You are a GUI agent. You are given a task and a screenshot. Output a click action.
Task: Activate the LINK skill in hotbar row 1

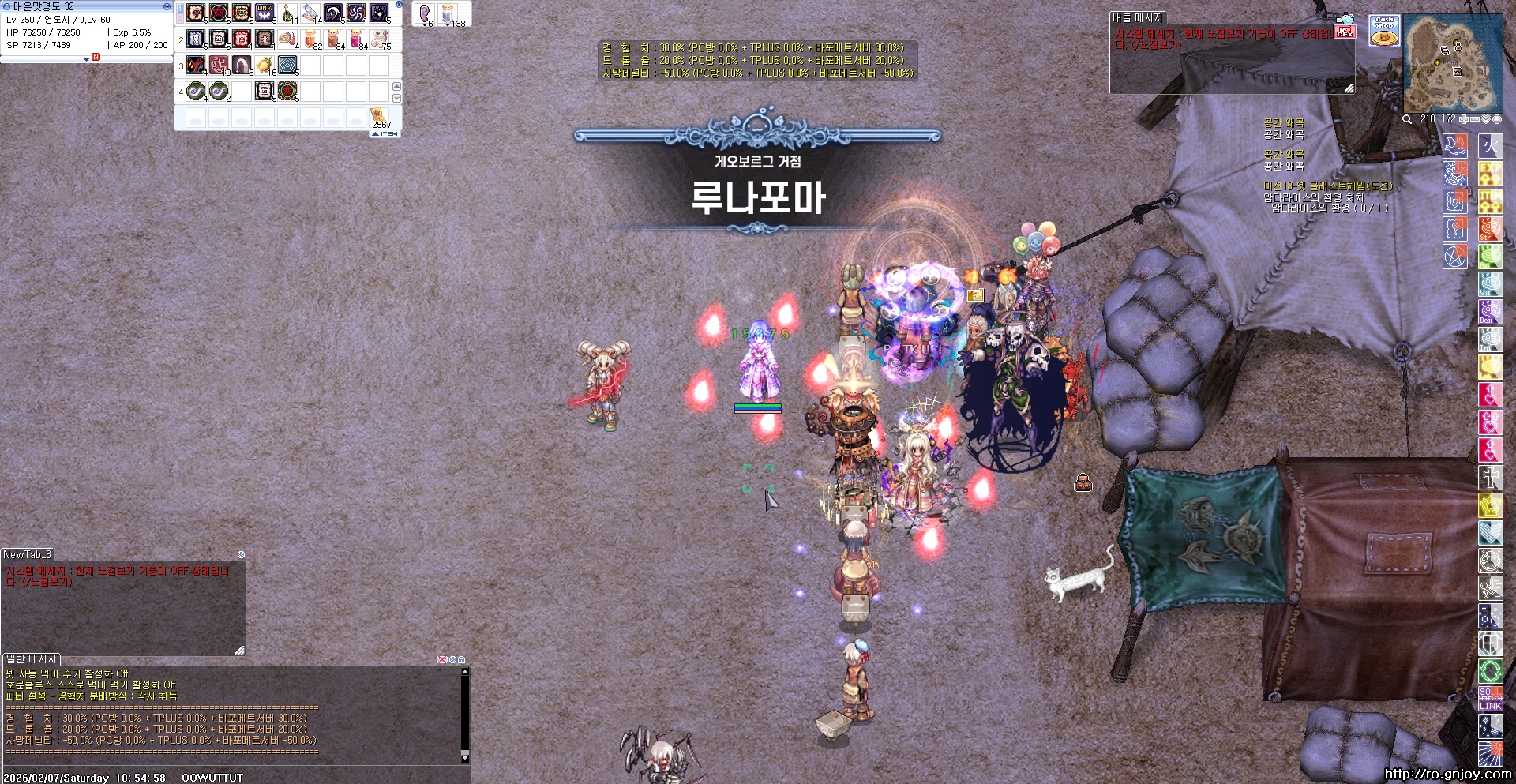click(264, 13)
